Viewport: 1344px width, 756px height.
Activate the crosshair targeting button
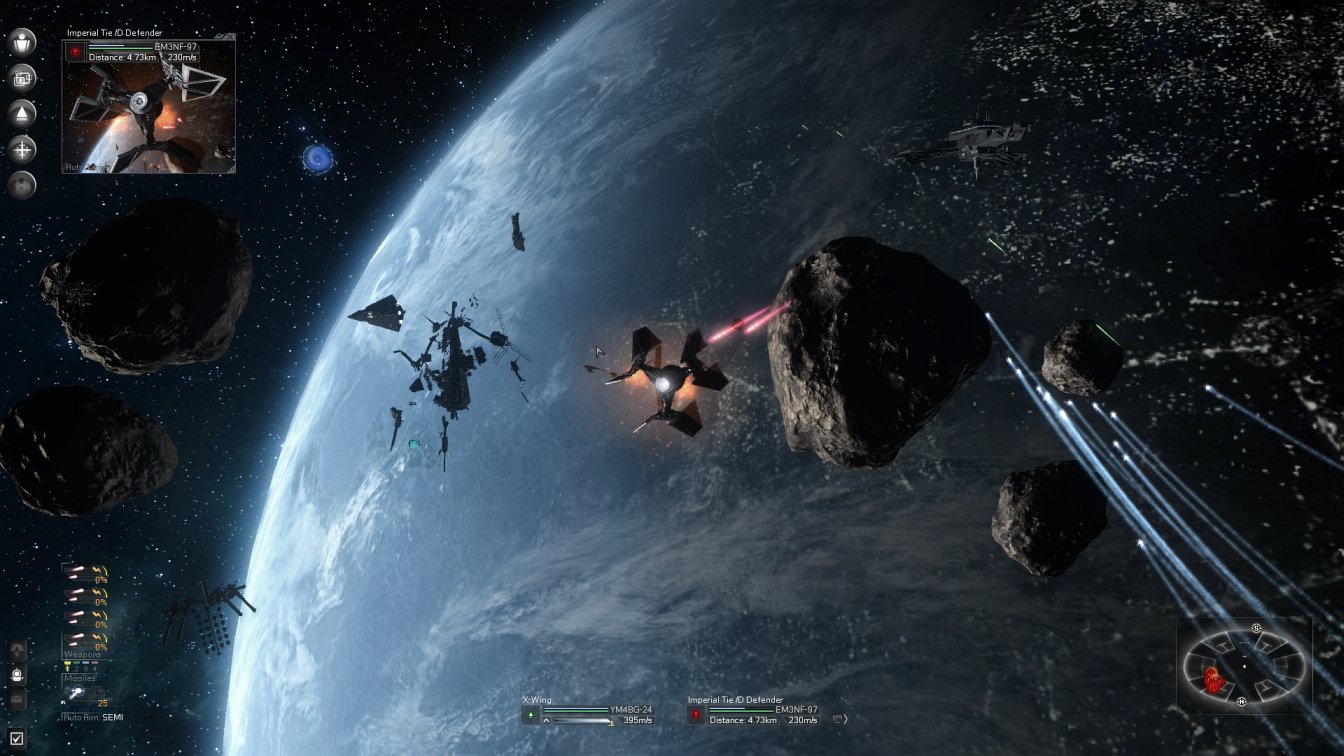point(22,150)
